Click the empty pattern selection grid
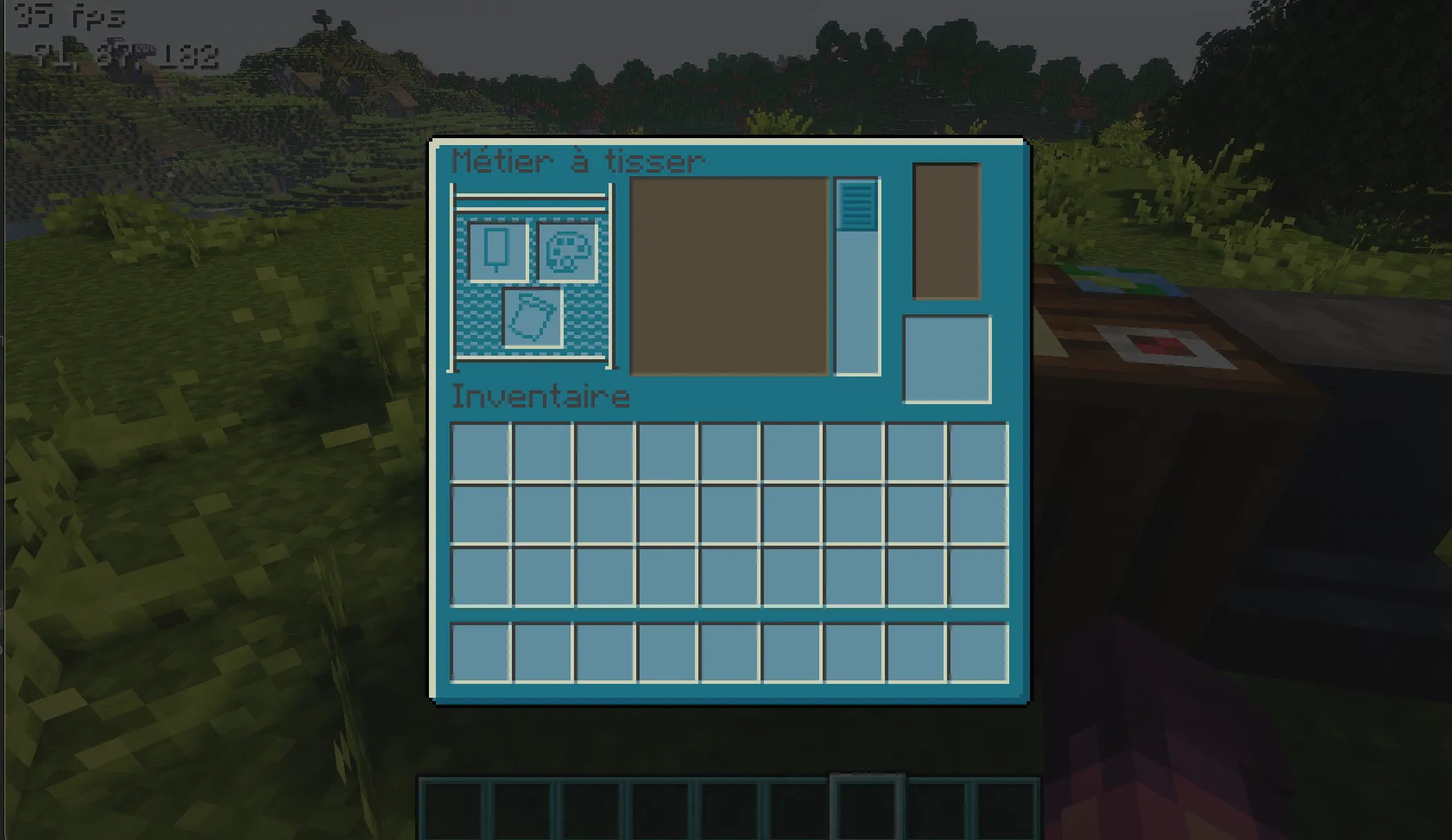The height and width of the screenshot is (840, 1452). click(727, 275)
